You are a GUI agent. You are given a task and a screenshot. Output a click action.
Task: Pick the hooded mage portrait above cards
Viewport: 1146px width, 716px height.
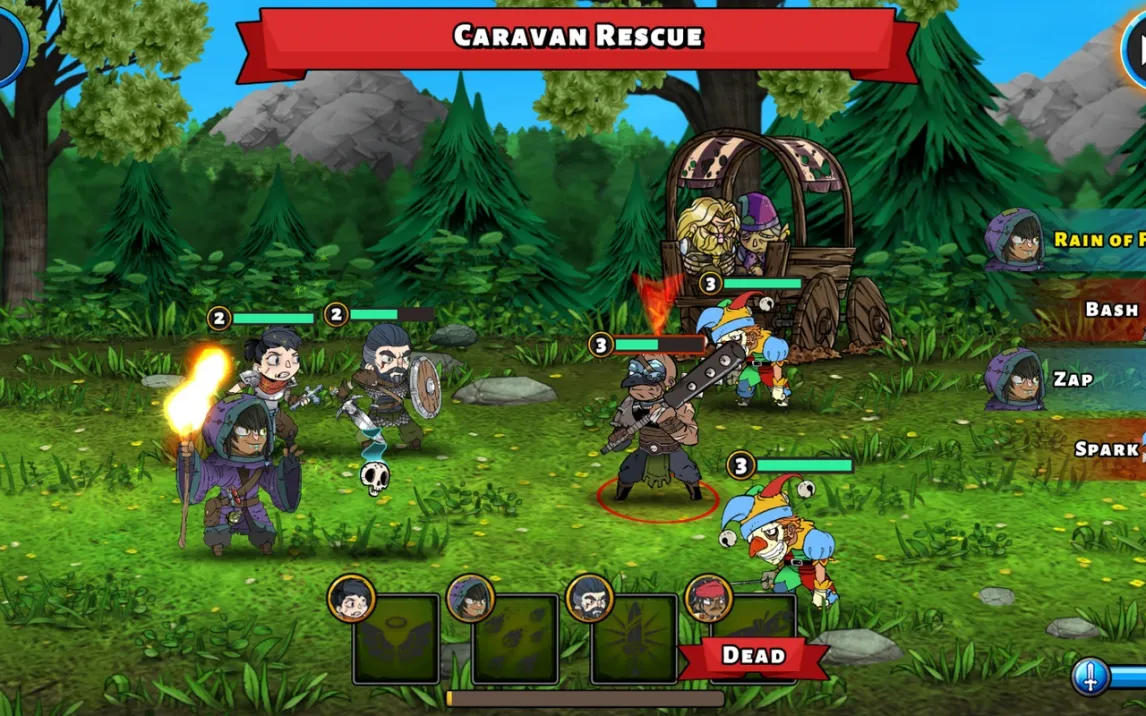point(471,598)
